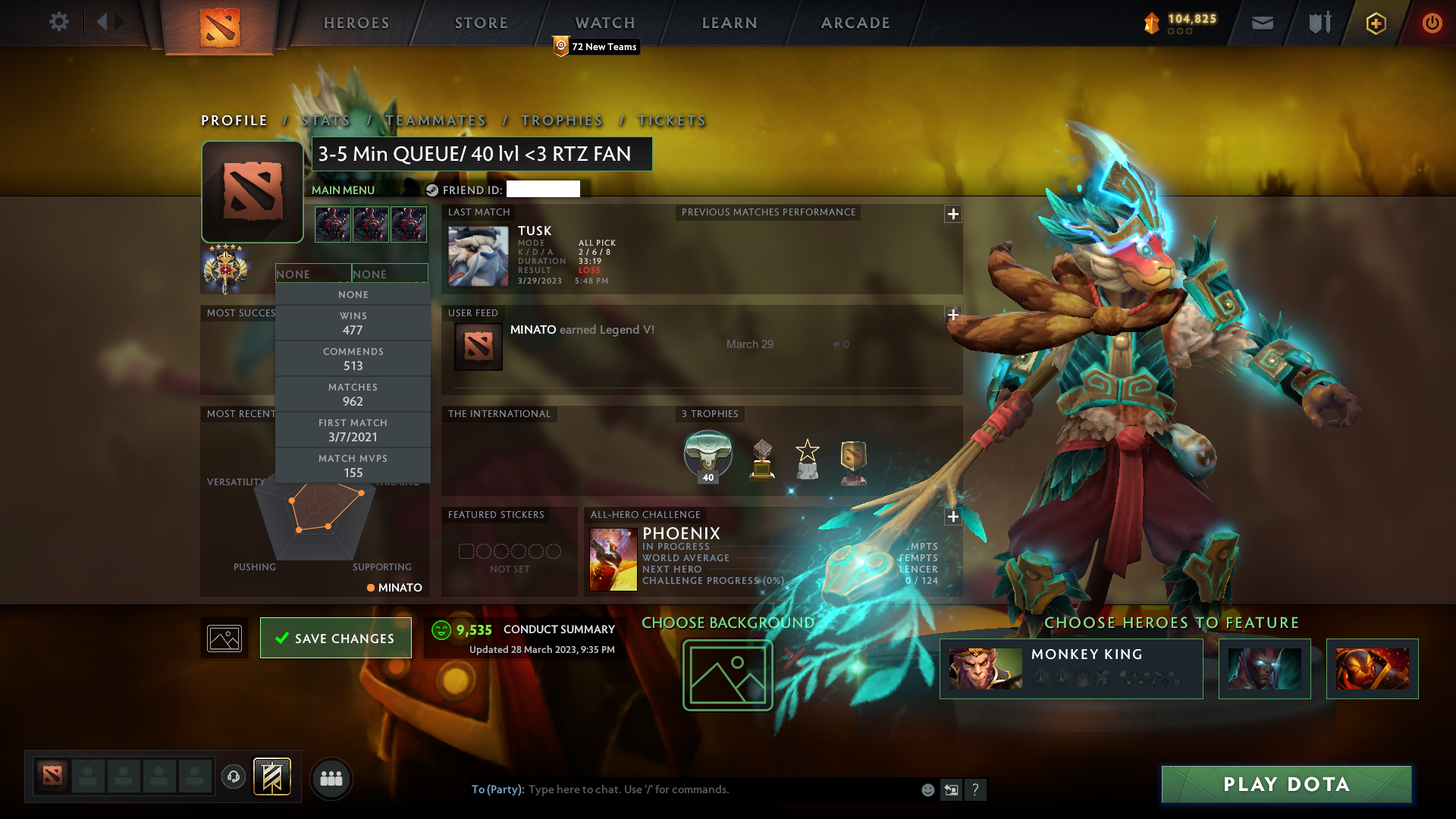This screenshot has width=1456, height=819.
Task: Open the settings gear in the top left
Action: [59, 23]
